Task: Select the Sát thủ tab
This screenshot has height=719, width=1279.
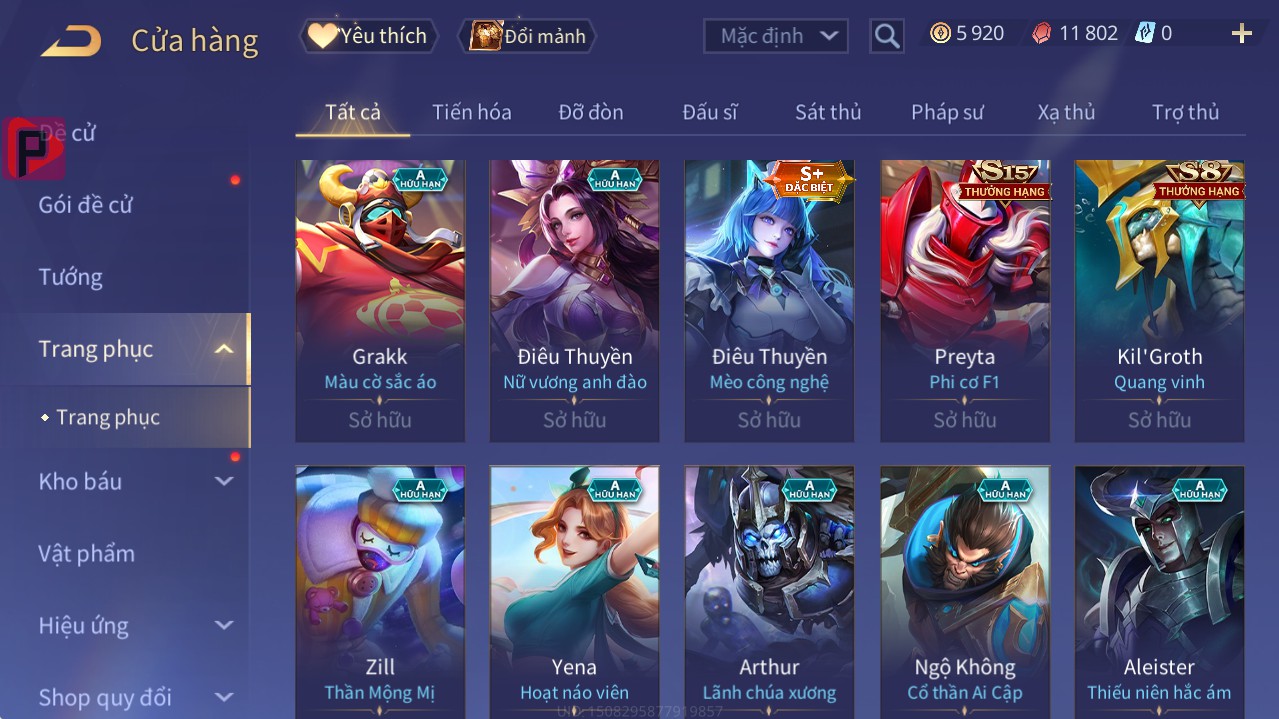Action: click(828, 112)
